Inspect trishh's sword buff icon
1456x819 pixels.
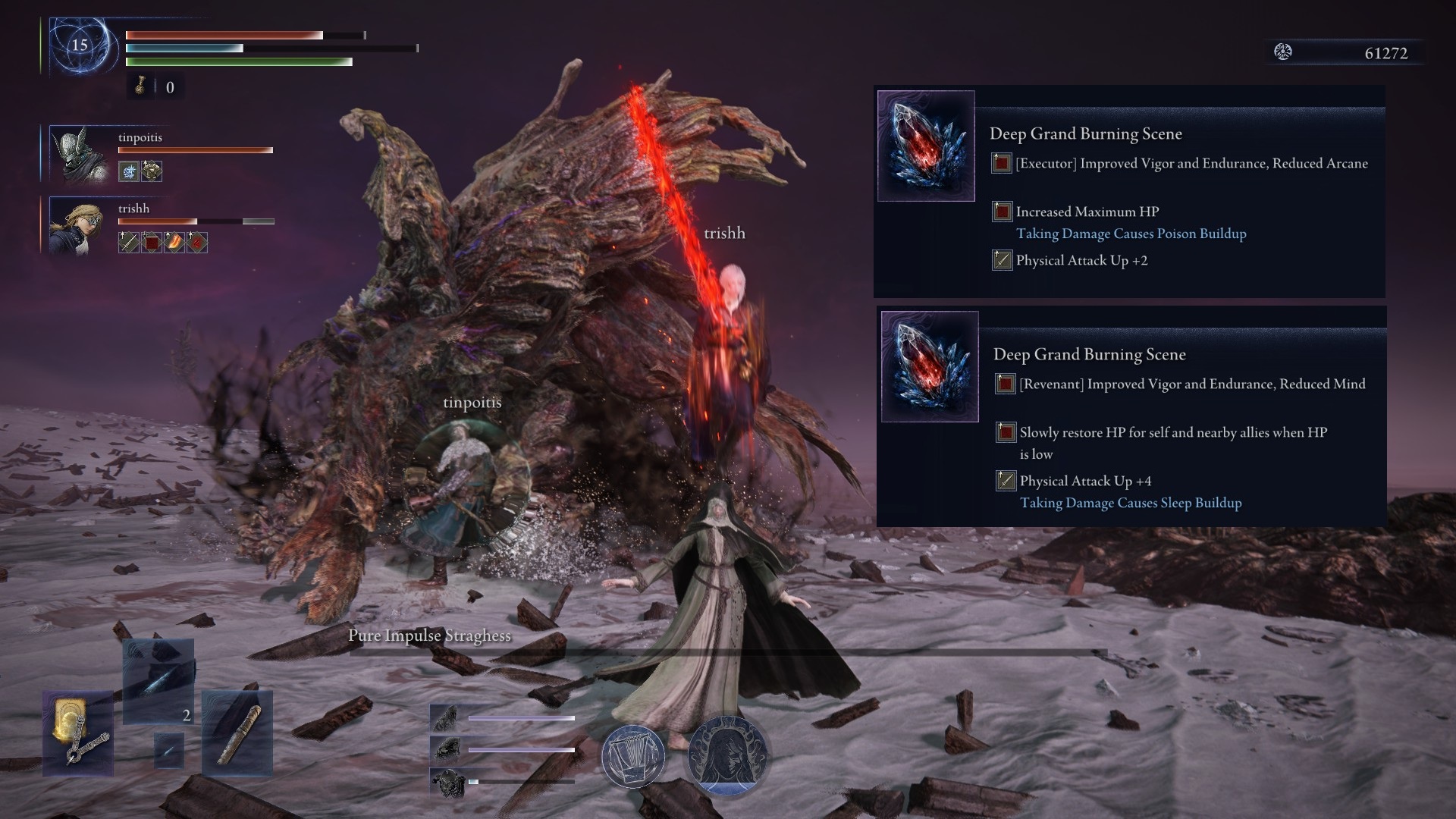point(129,243)
